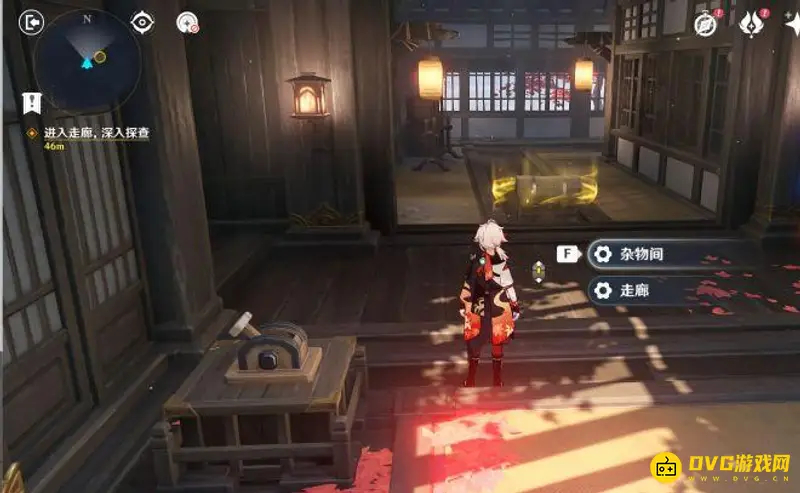Open the winged Battle Pass icon

(x=750, y=24)
